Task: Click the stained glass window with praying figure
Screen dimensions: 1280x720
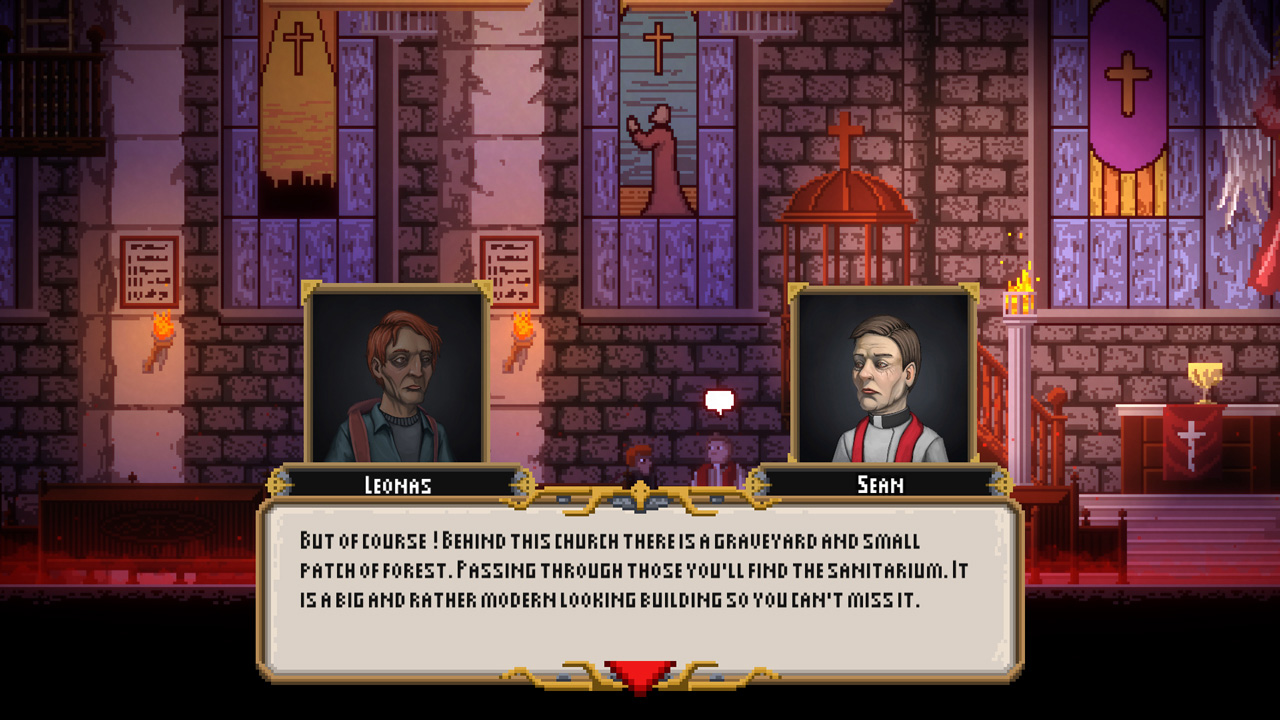Action: click(656, 150)
